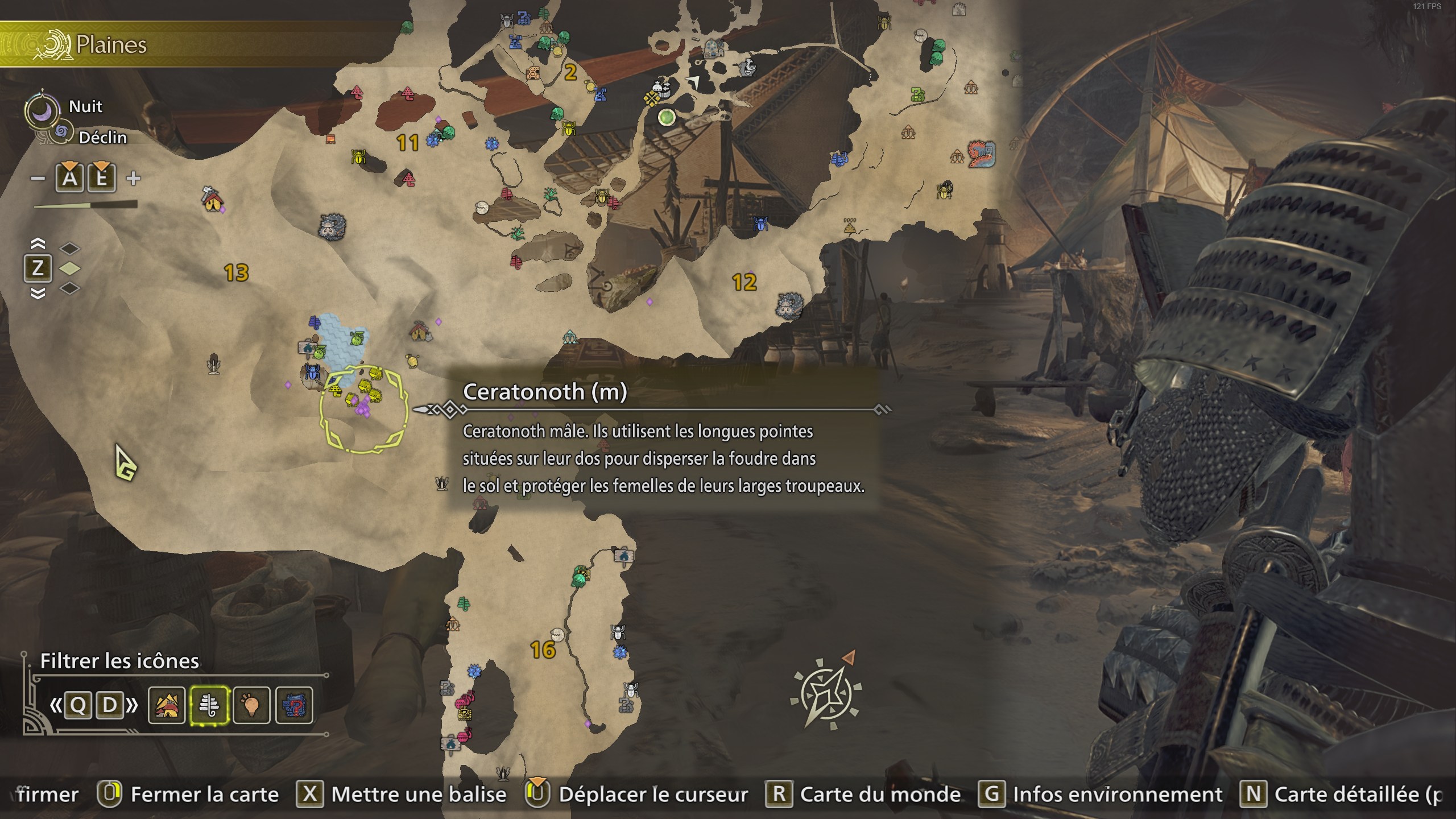Click the red and blue monster icon

tap(982, 154)
